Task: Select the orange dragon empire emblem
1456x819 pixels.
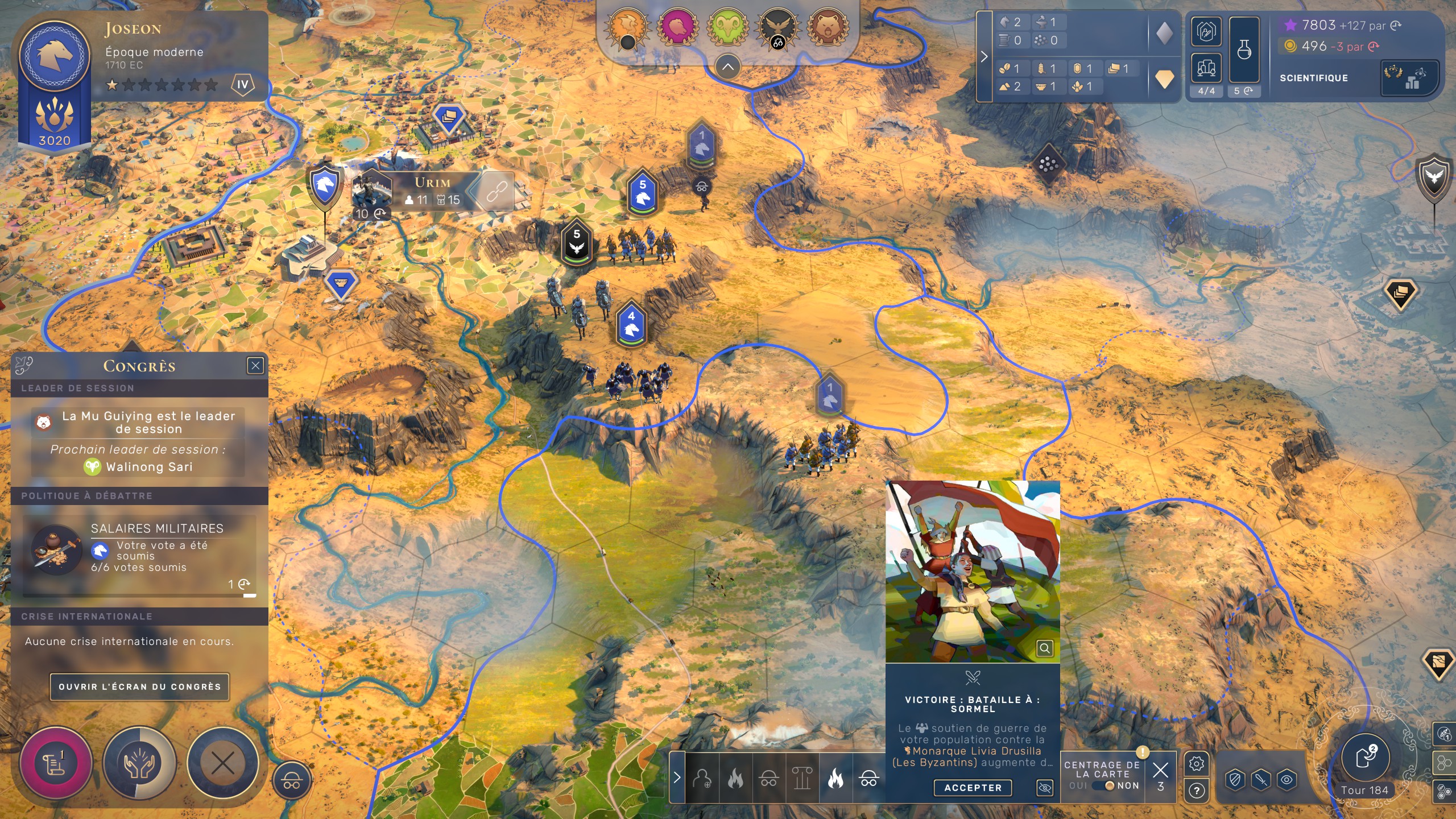Action: coord(627,27)
